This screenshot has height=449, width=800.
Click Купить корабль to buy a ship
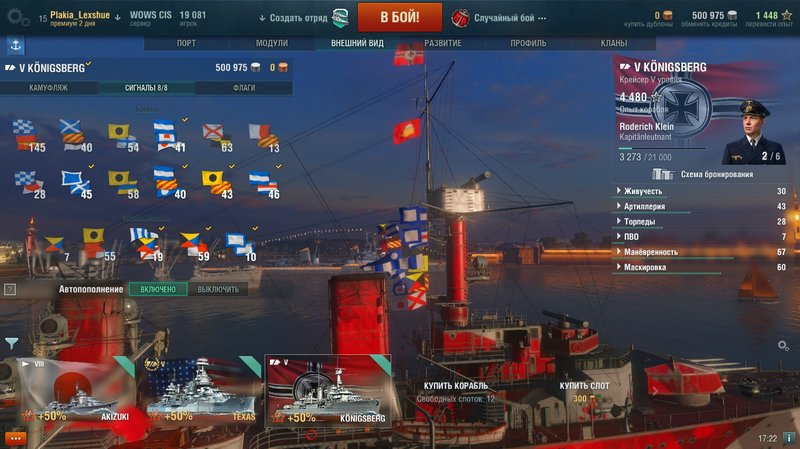point(455,386)
